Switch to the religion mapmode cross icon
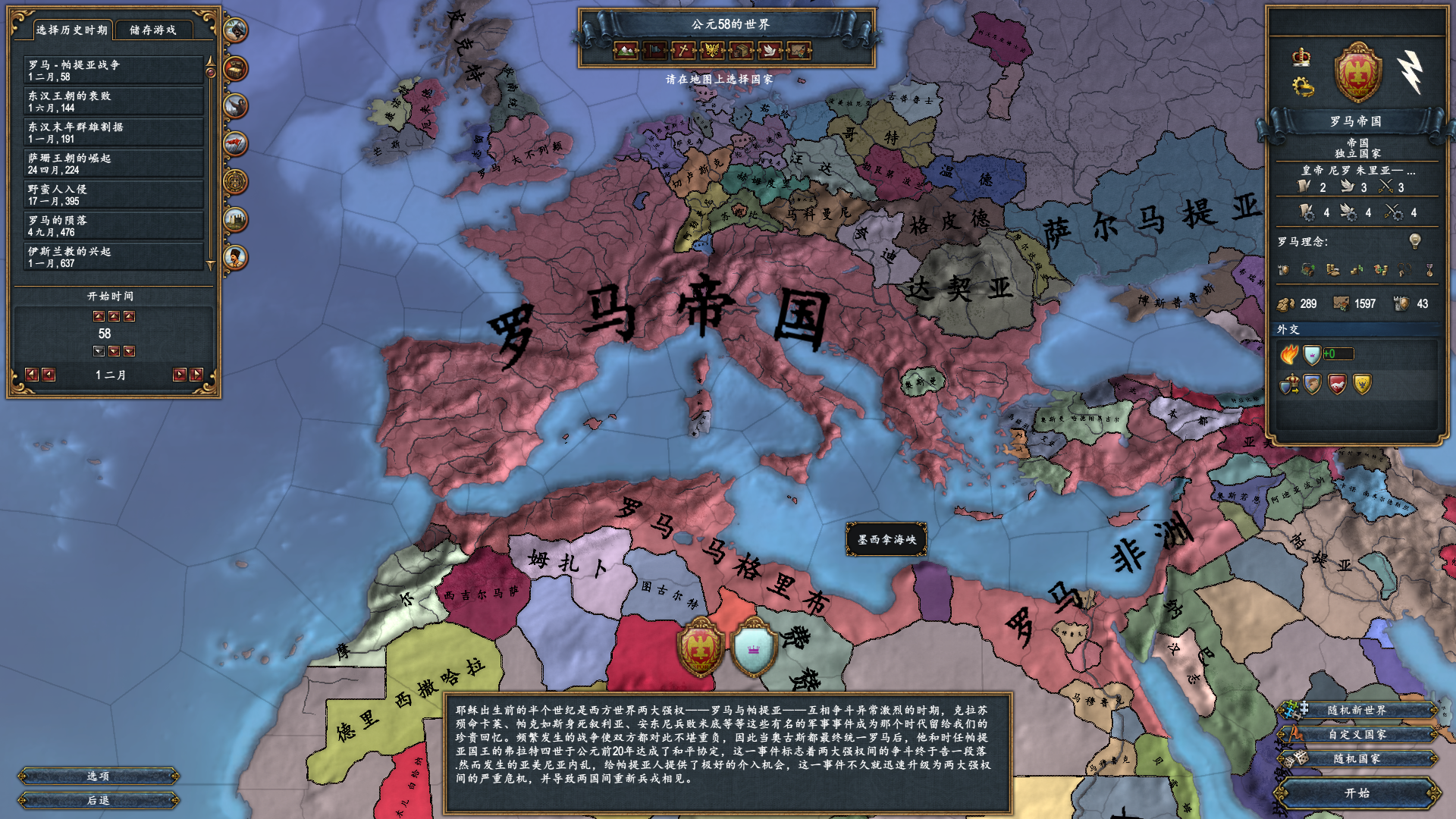The image size is (1456, 819). tap(682, 52)
